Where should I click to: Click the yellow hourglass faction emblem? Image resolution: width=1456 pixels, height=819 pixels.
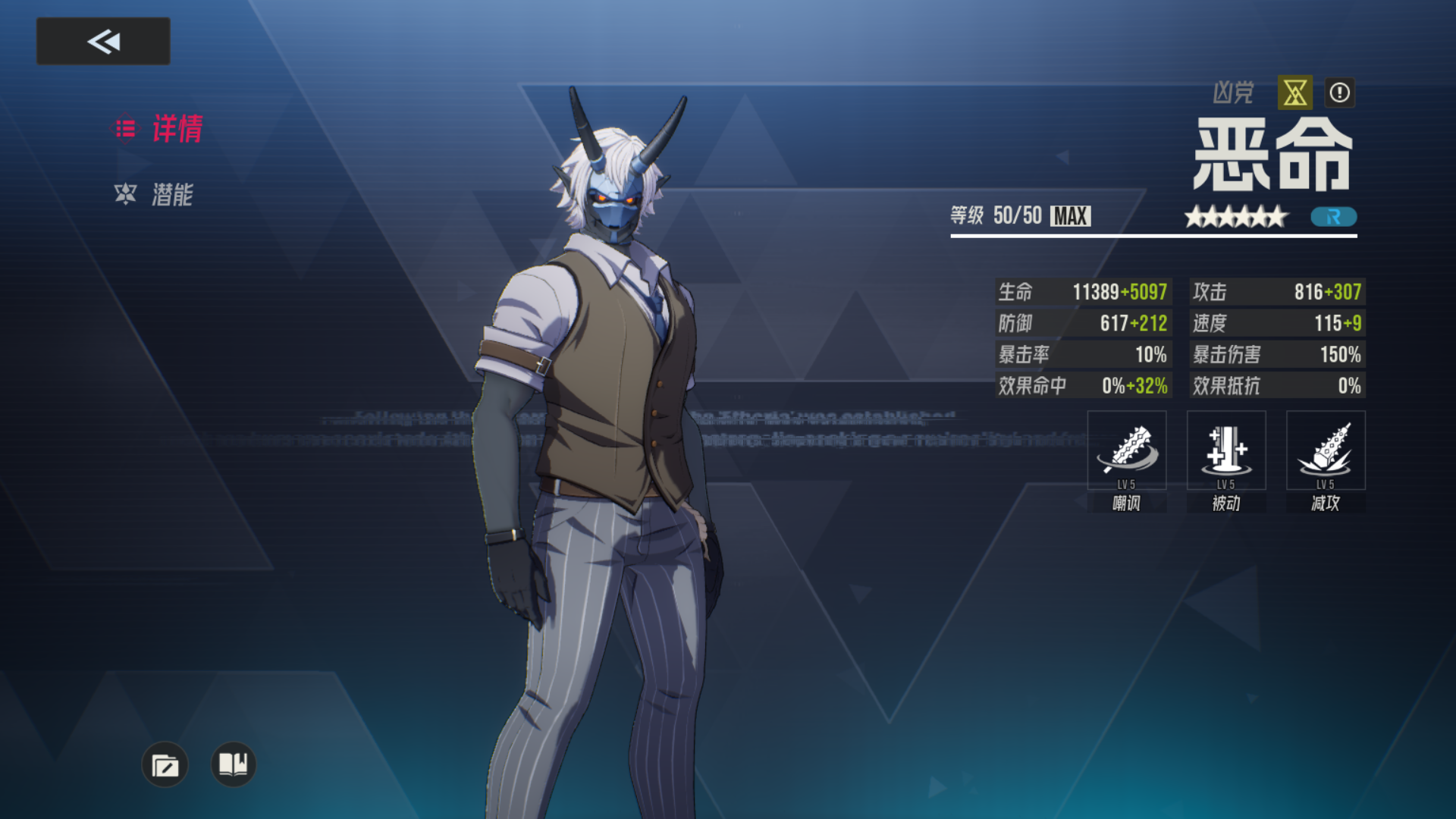coord(1294,93)
